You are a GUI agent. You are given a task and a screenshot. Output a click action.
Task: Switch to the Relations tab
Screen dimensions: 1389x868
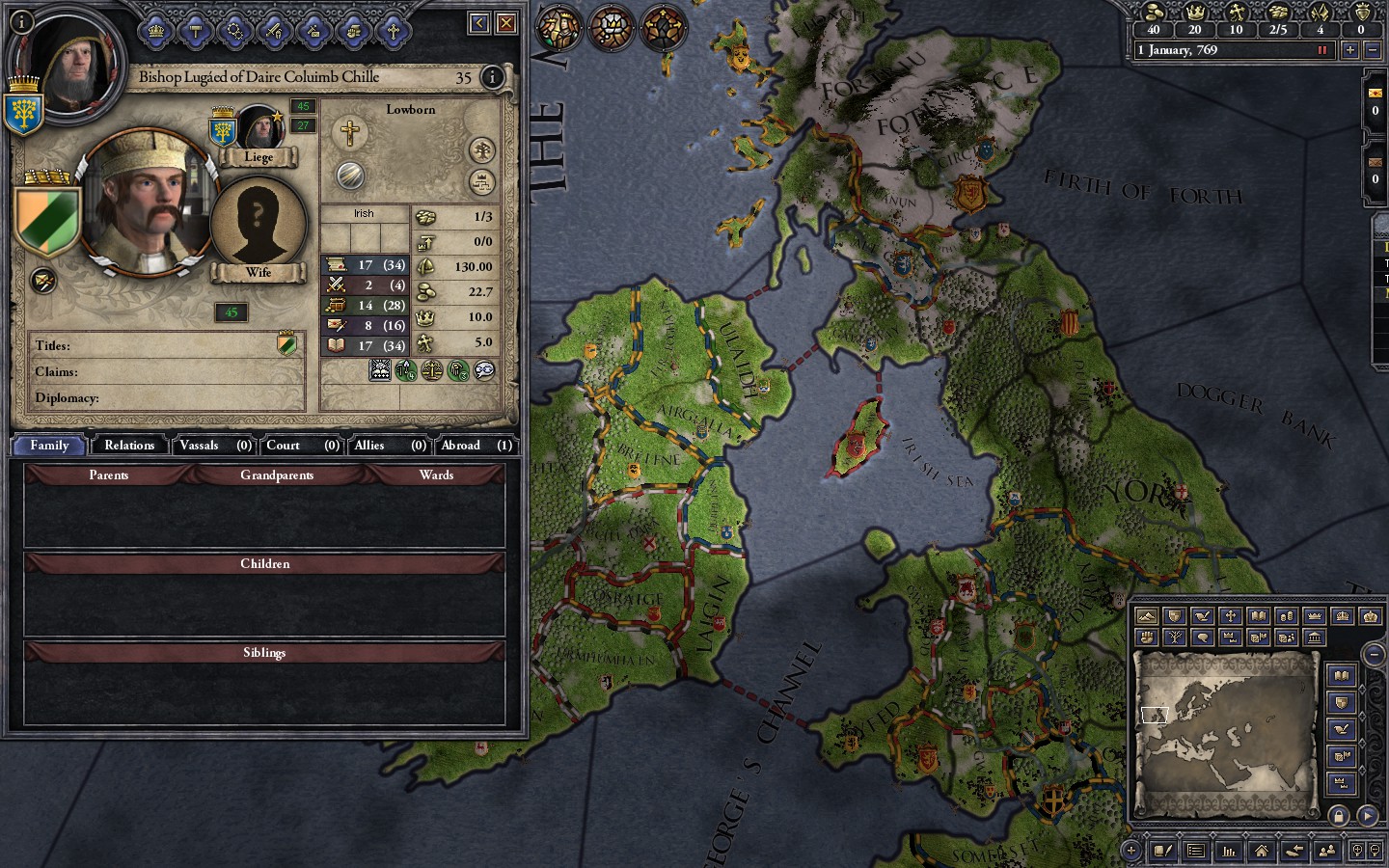(x=128, y=445)
